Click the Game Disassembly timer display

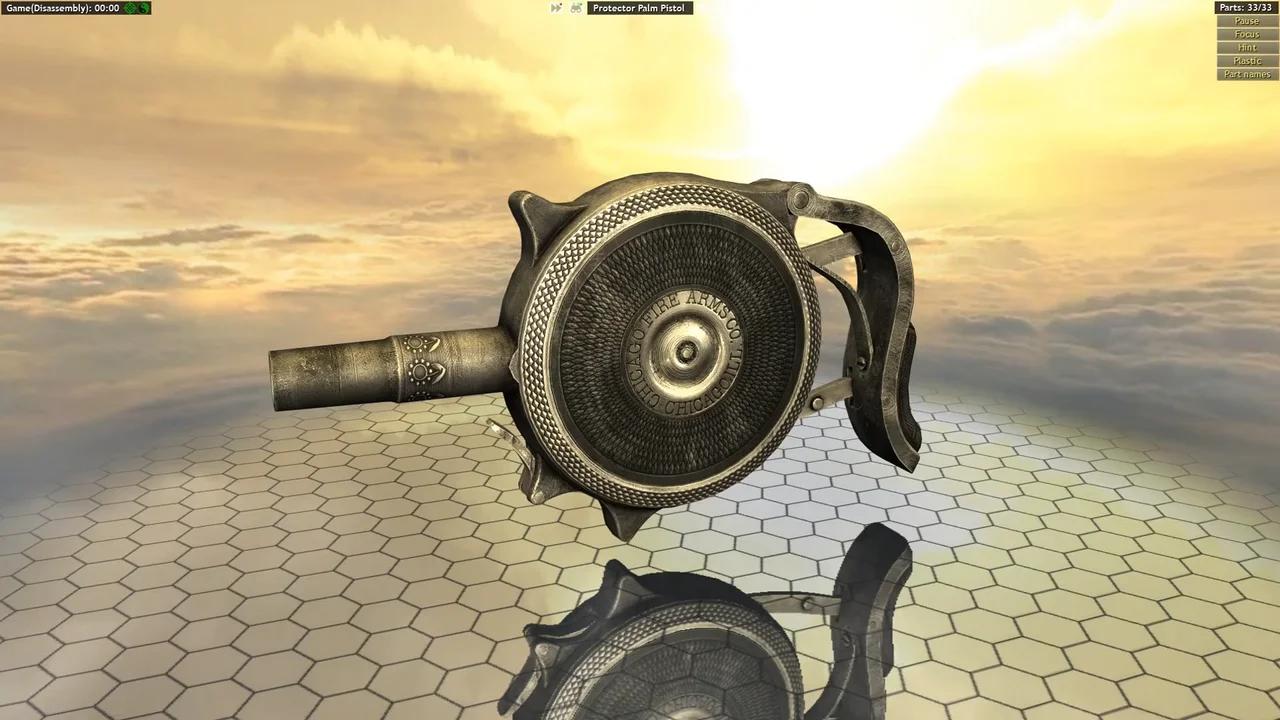(60, 7)
